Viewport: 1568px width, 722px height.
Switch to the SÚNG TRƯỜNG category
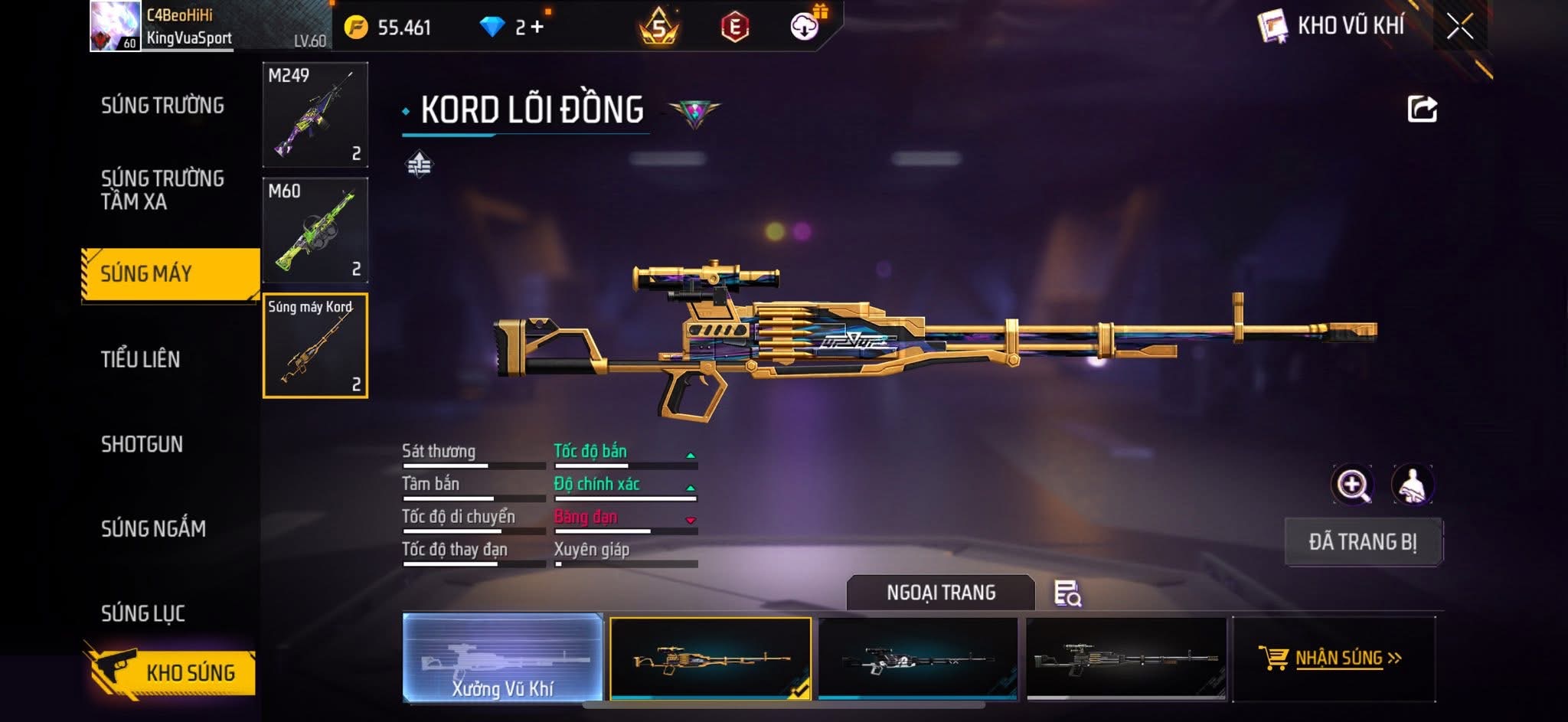[162, 106]
